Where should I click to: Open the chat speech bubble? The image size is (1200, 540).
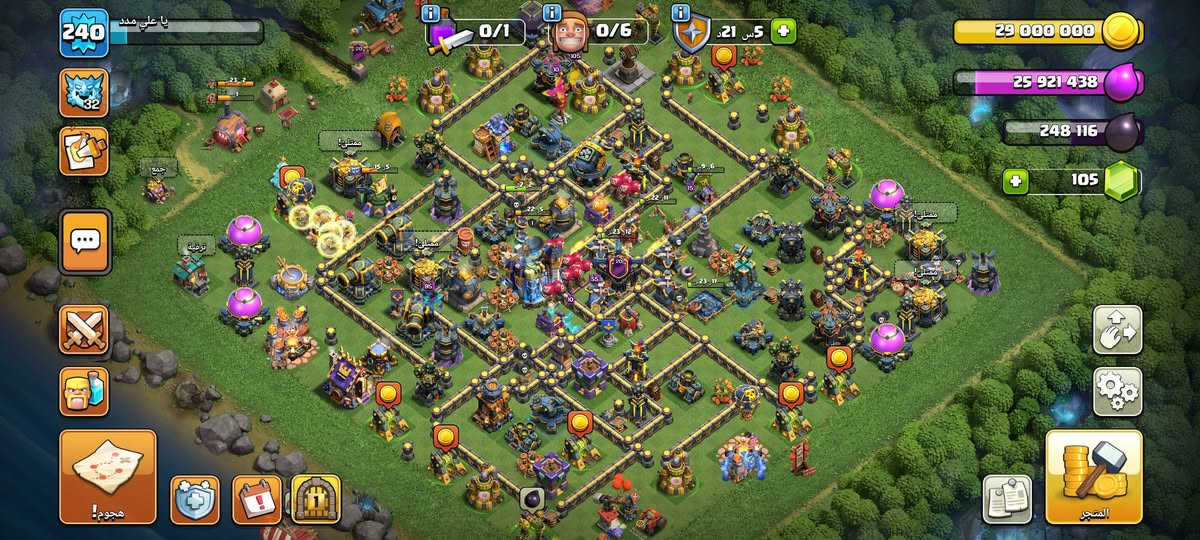click(85, 241)
